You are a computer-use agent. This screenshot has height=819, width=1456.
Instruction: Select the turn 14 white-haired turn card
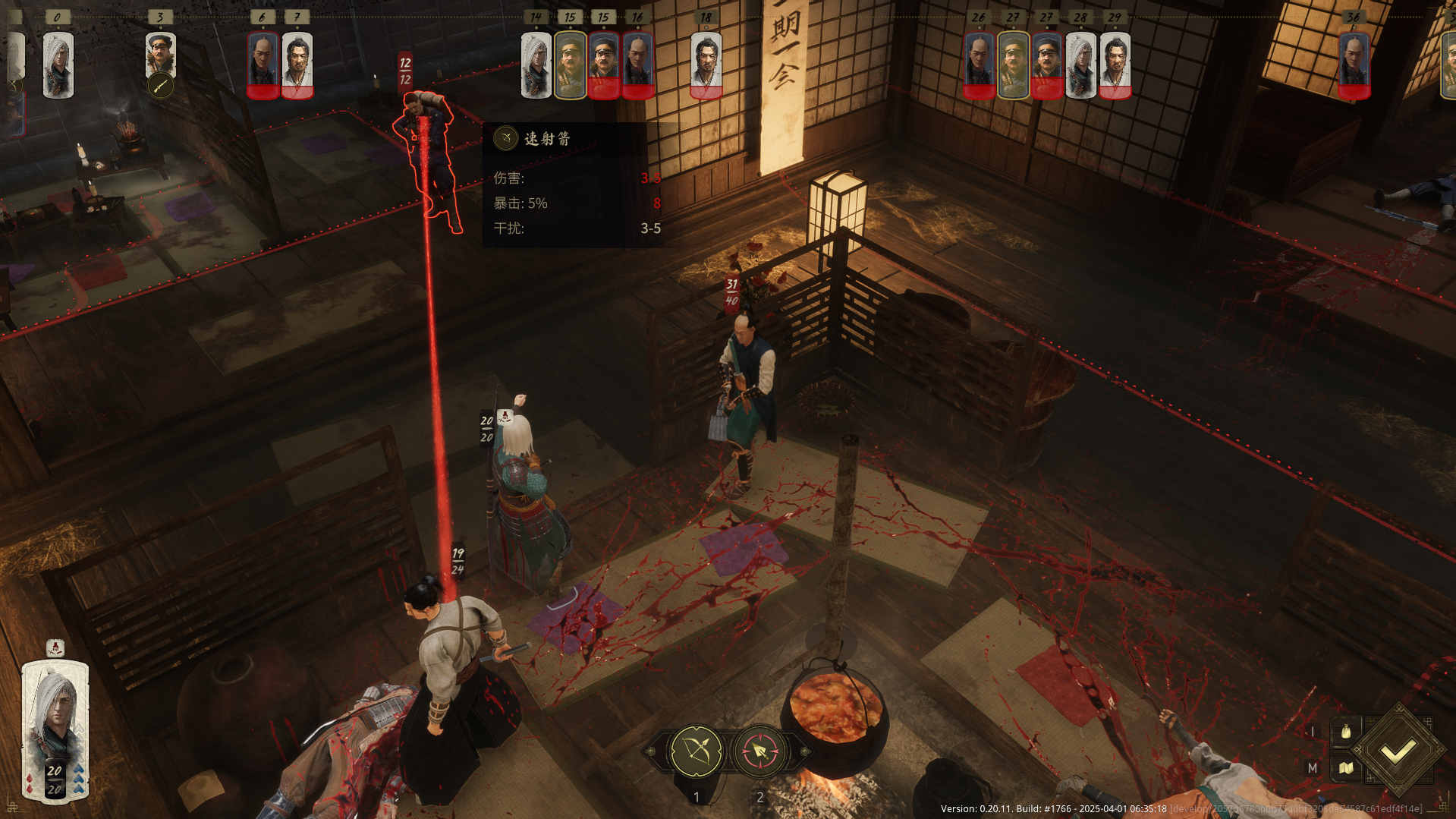pyautogui.click(x=536, y=65)
